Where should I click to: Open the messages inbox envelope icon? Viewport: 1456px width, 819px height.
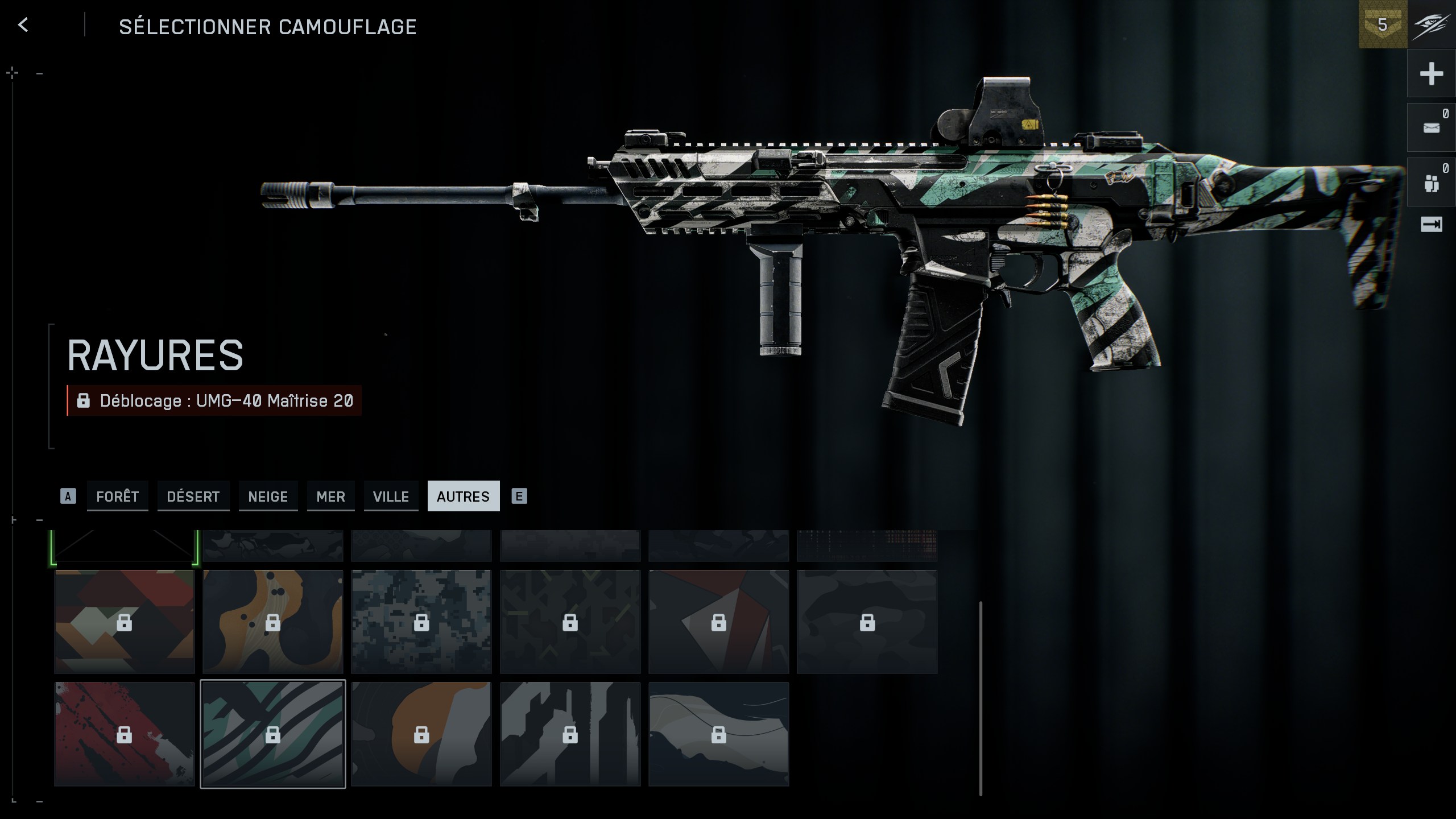1432,127
